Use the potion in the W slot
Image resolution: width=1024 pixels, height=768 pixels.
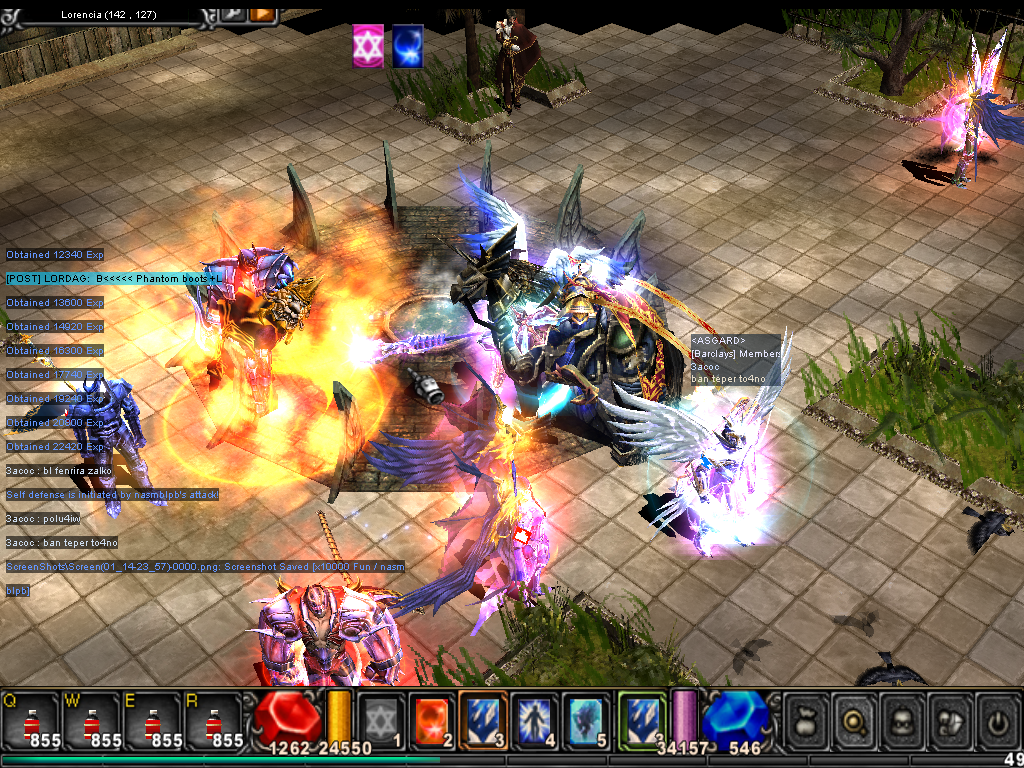click(91, 722)
